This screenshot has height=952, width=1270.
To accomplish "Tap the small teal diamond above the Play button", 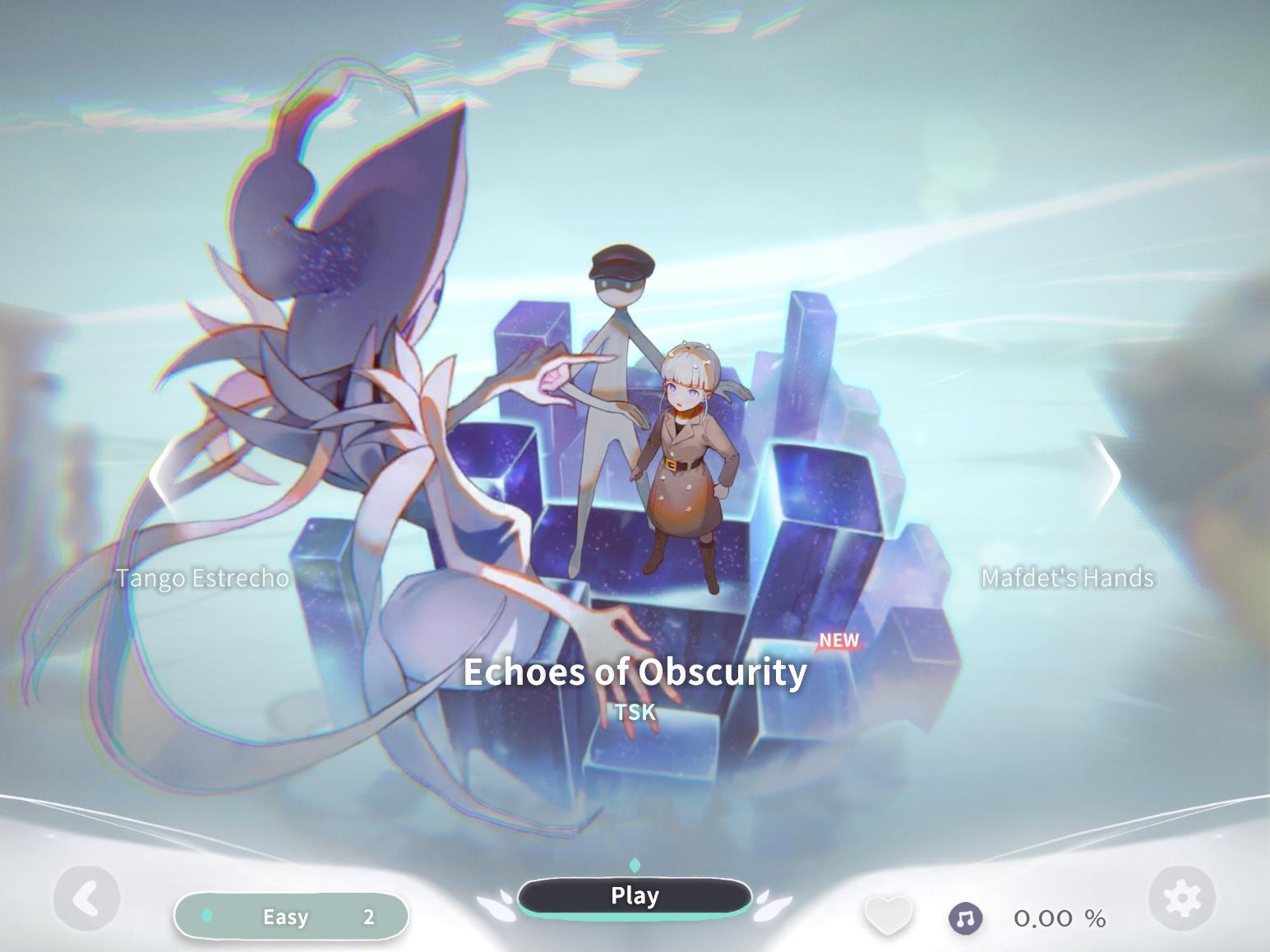I will click(634, 865).
